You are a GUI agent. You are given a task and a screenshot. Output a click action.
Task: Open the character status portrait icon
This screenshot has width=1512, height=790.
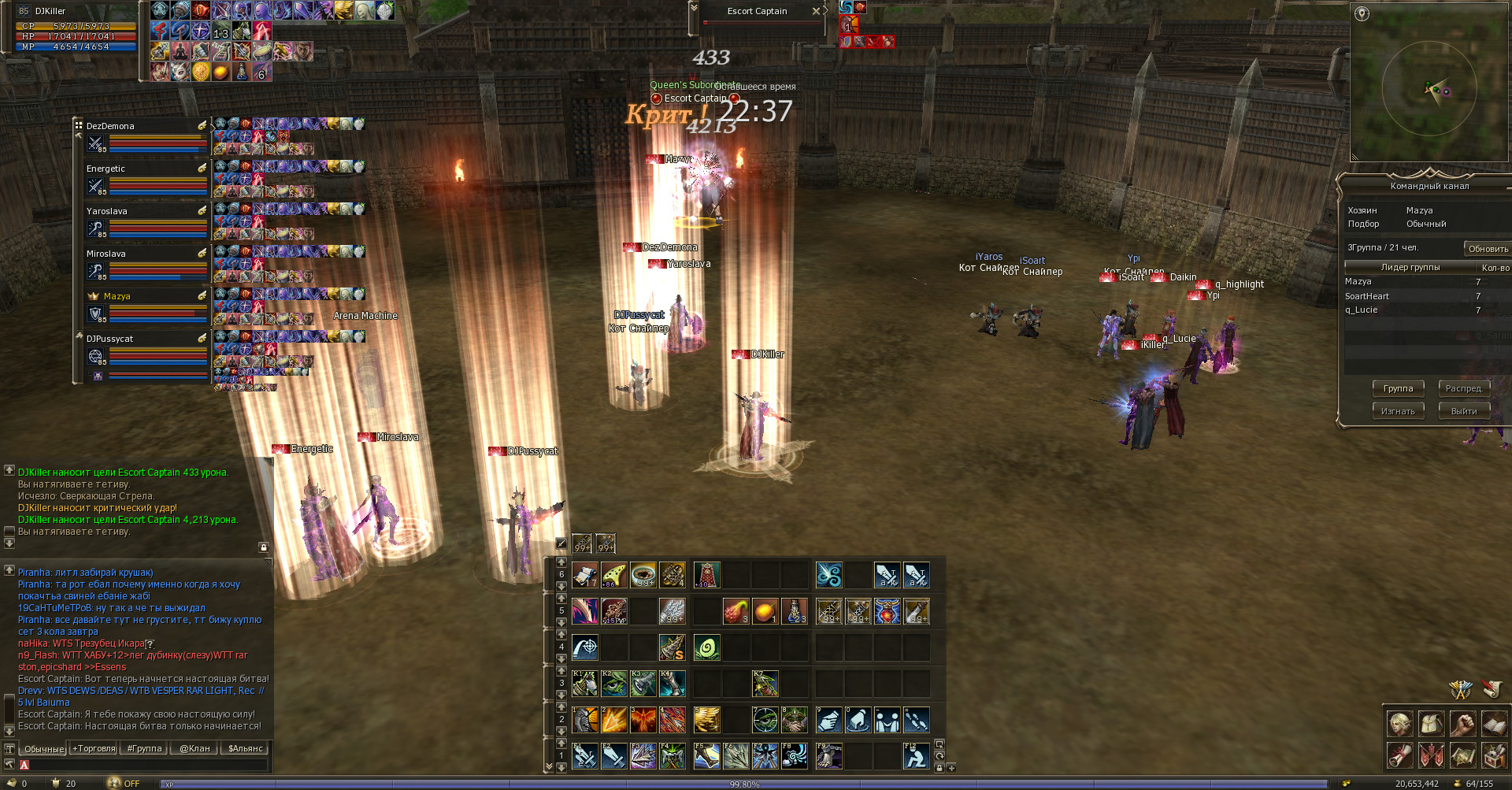[1400, 723]
